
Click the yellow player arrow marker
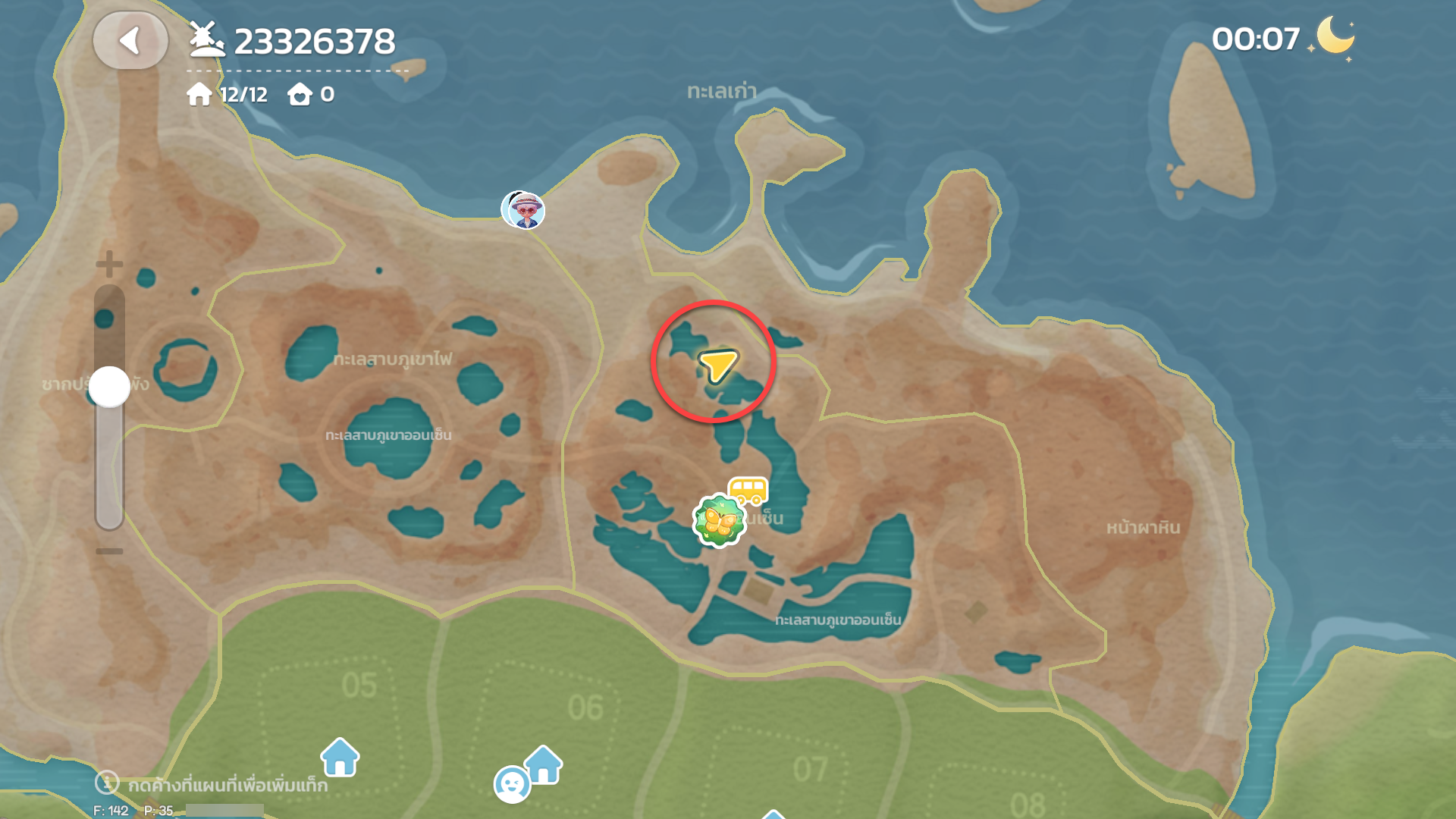[x=717, y=365]
